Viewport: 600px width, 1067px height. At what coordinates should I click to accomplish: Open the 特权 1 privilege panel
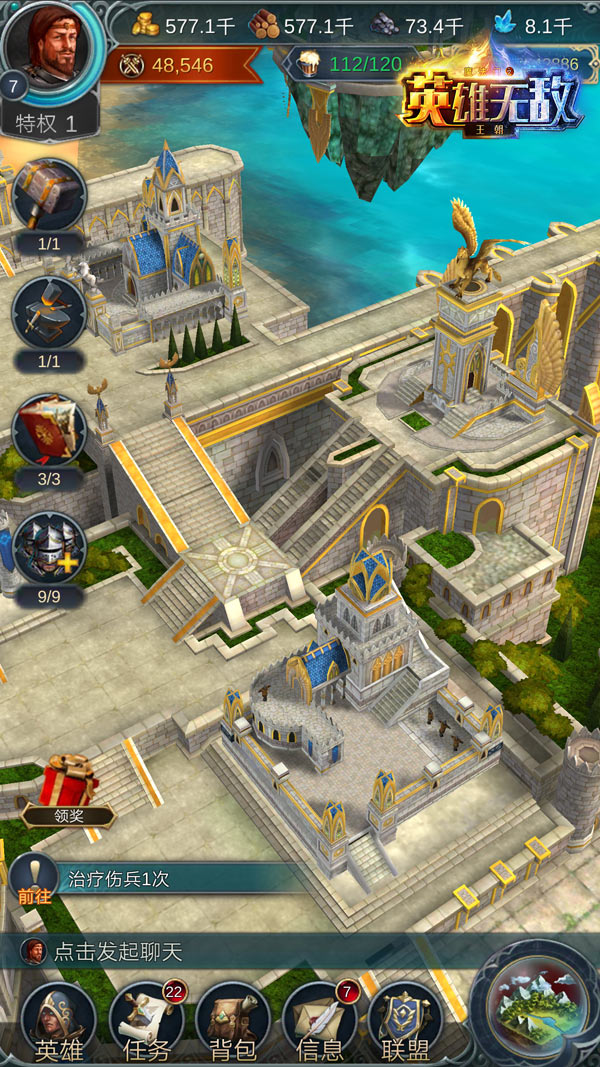(52, 123)
